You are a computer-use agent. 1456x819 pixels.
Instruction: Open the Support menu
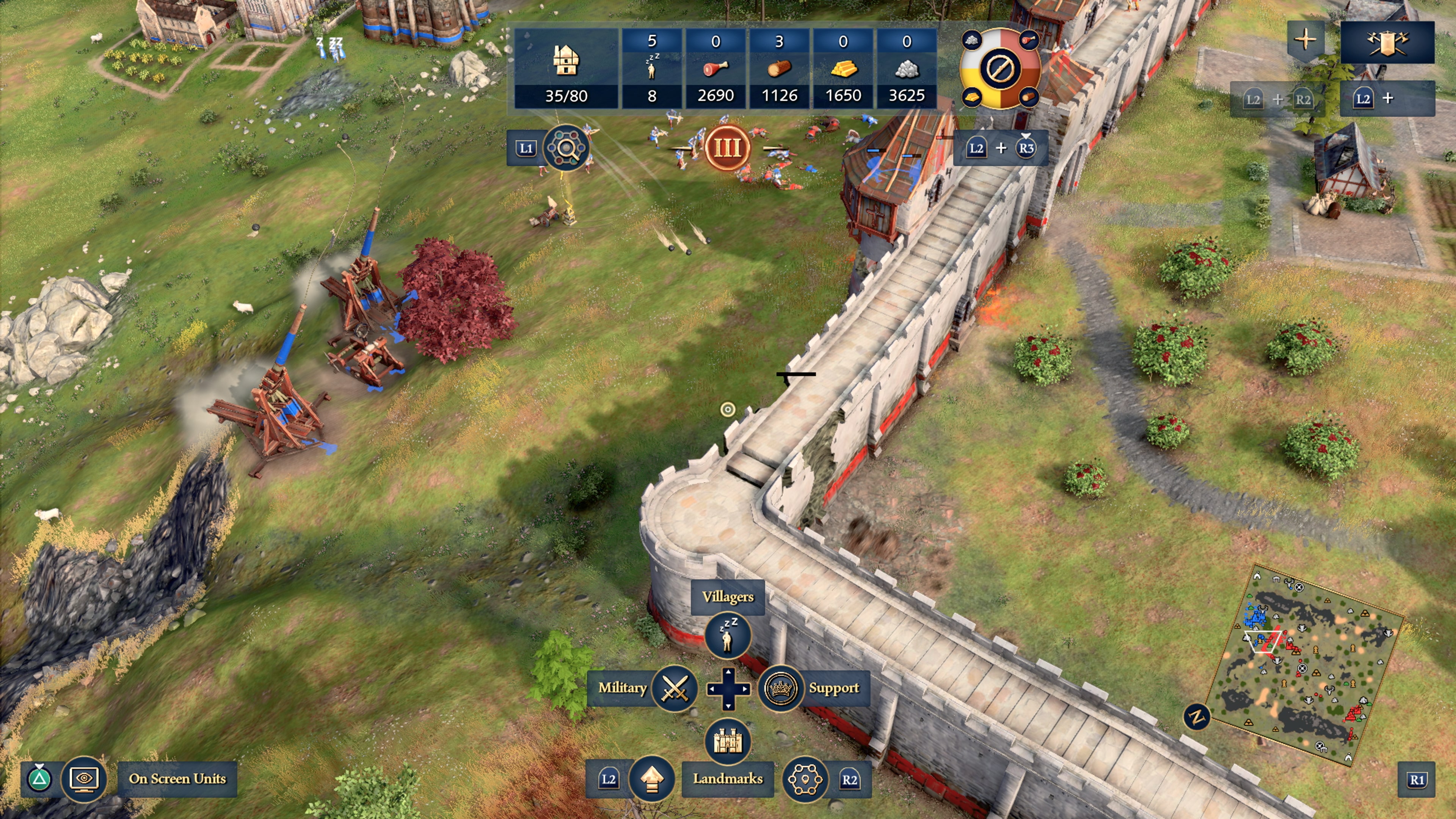coord(781,689)
